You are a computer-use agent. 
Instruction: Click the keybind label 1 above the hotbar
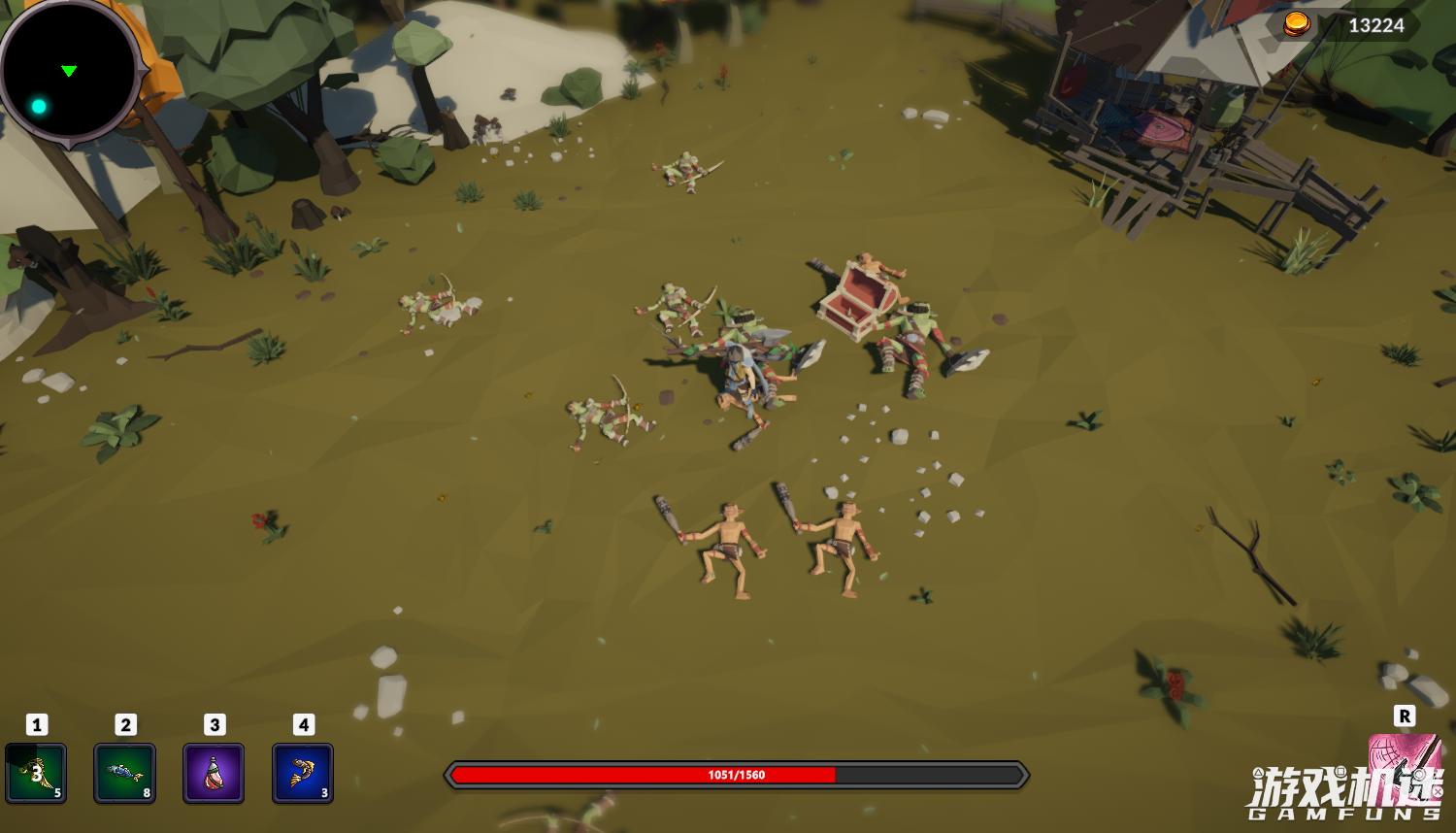click(x=36, y=723)
